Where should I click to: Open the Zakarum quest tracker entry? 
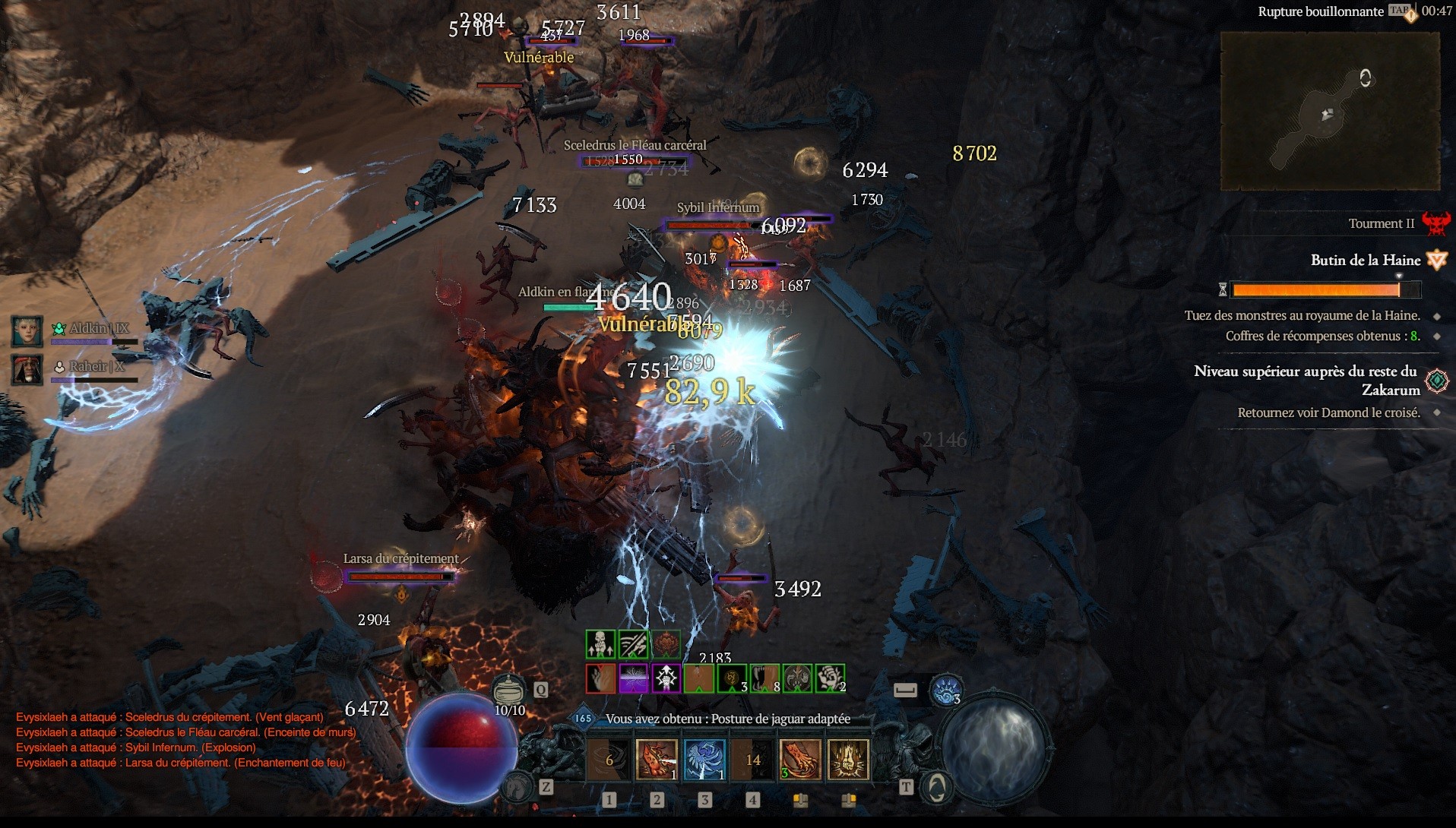tap(1306, 380)
